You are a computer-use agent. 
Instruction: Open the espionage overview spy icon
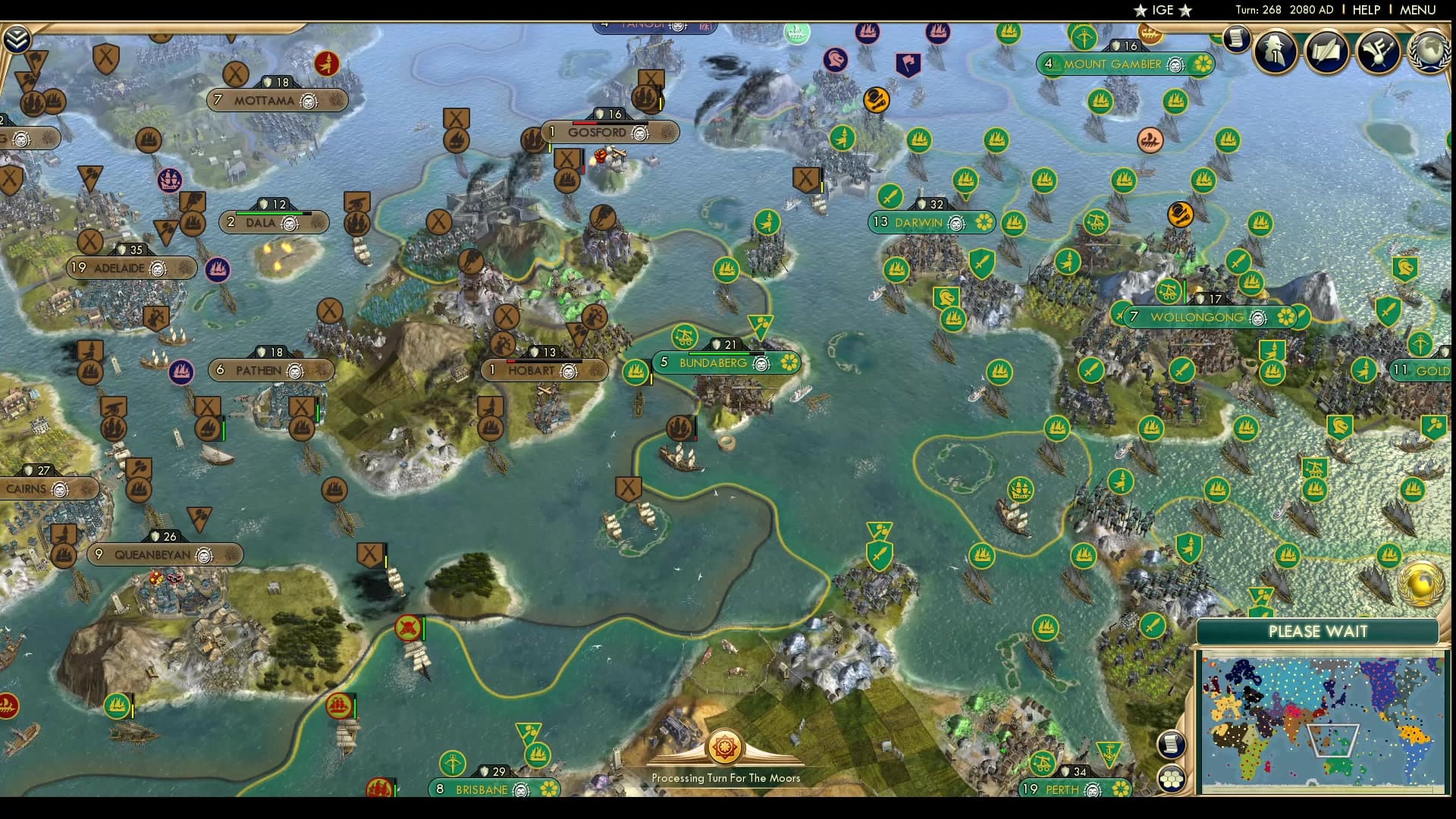[1275, 52]
